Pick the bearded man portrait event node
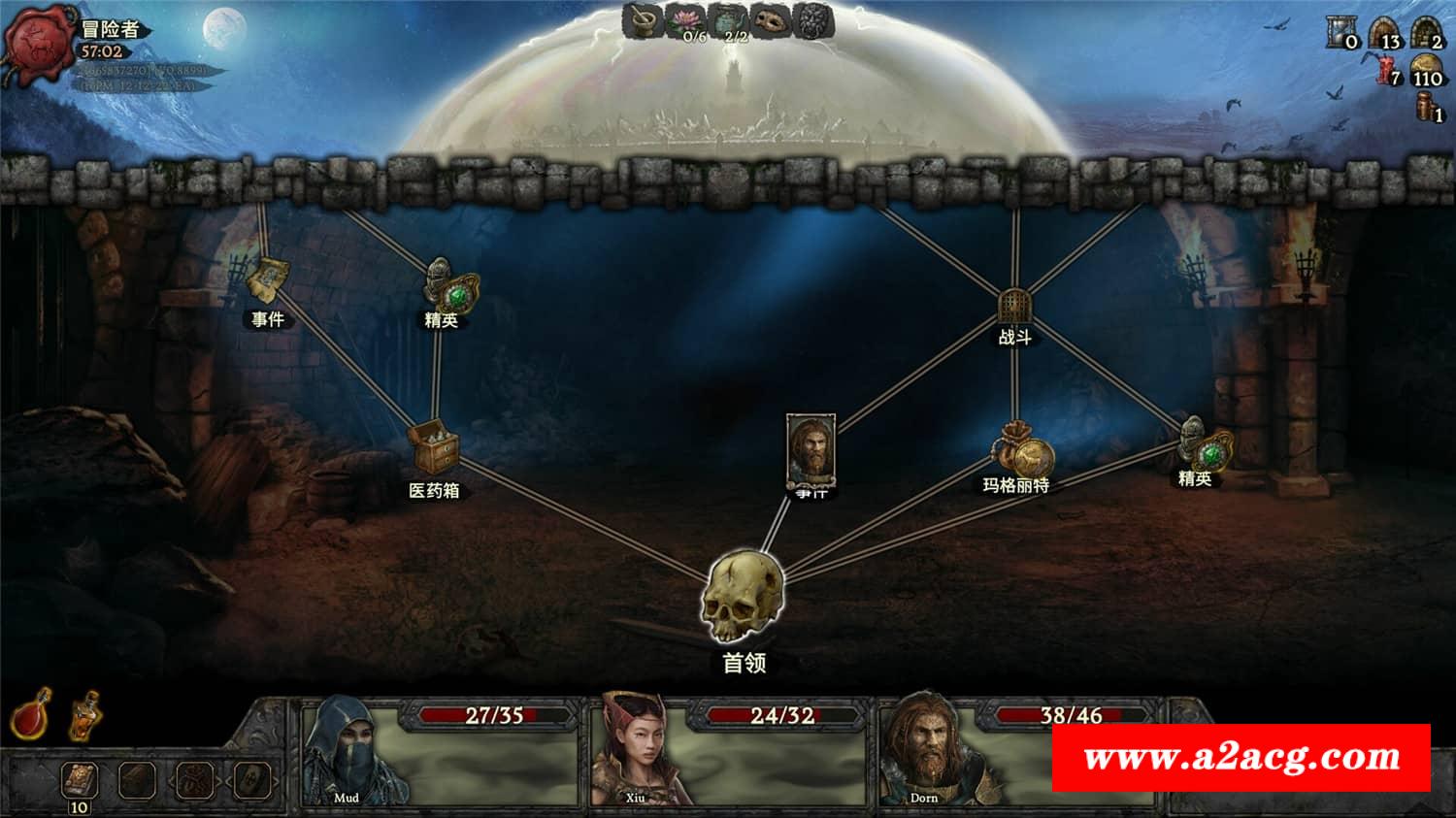Viewport: 1456px width, 818px height. click(x=811, y=450)
